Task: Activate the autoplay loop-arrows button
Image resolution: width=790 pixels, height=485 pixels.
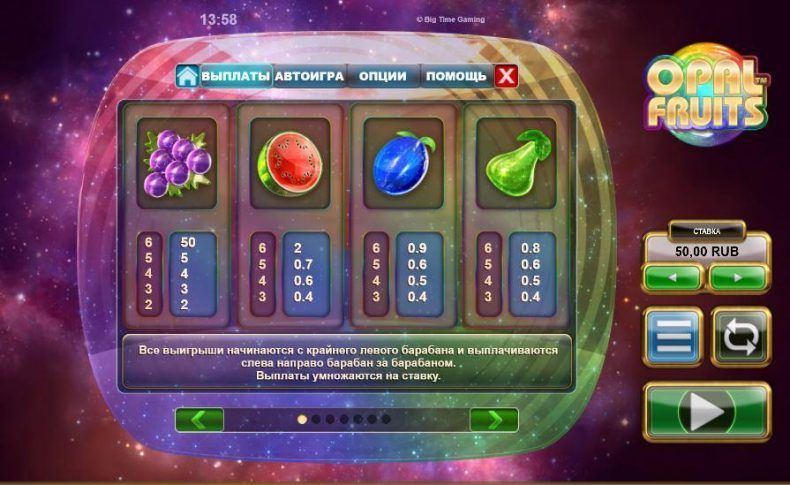Action: click(x=740, y=336)
